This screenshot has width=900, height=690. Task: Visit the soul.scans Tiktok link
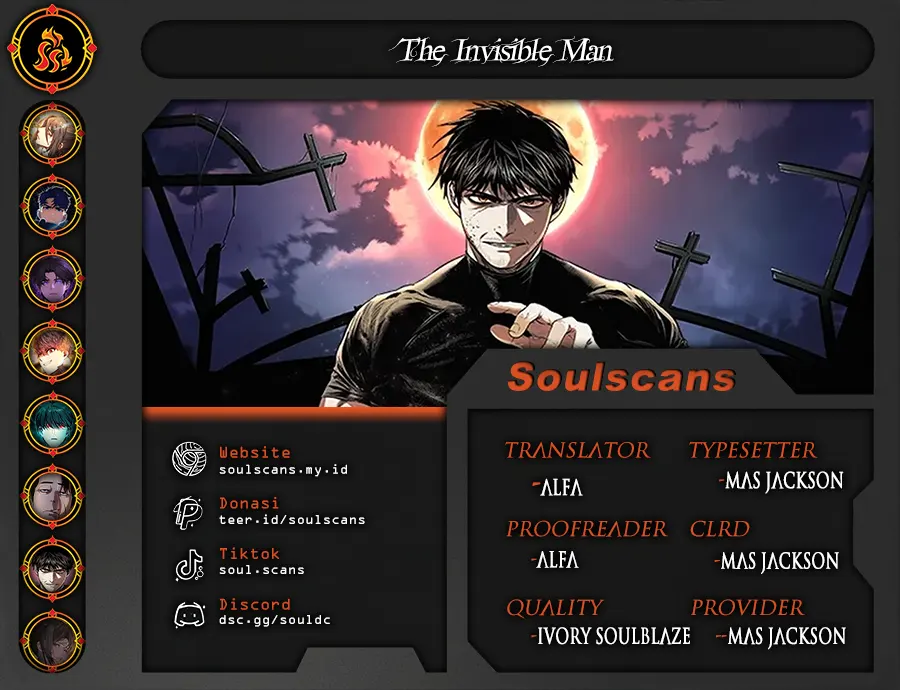[261, 569]
